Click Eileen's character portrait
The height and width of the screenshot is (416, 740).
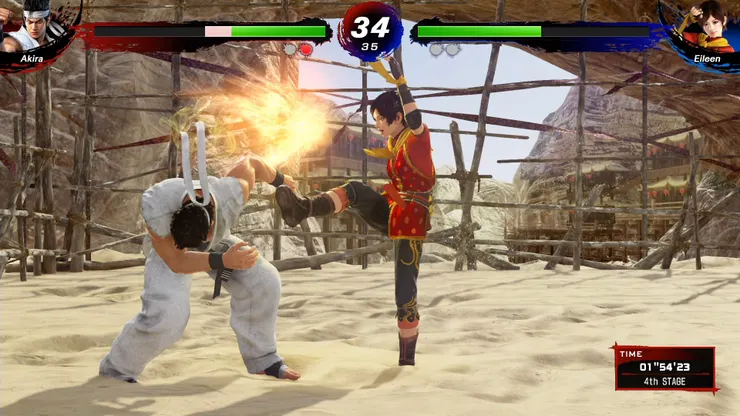click(705, 27)
